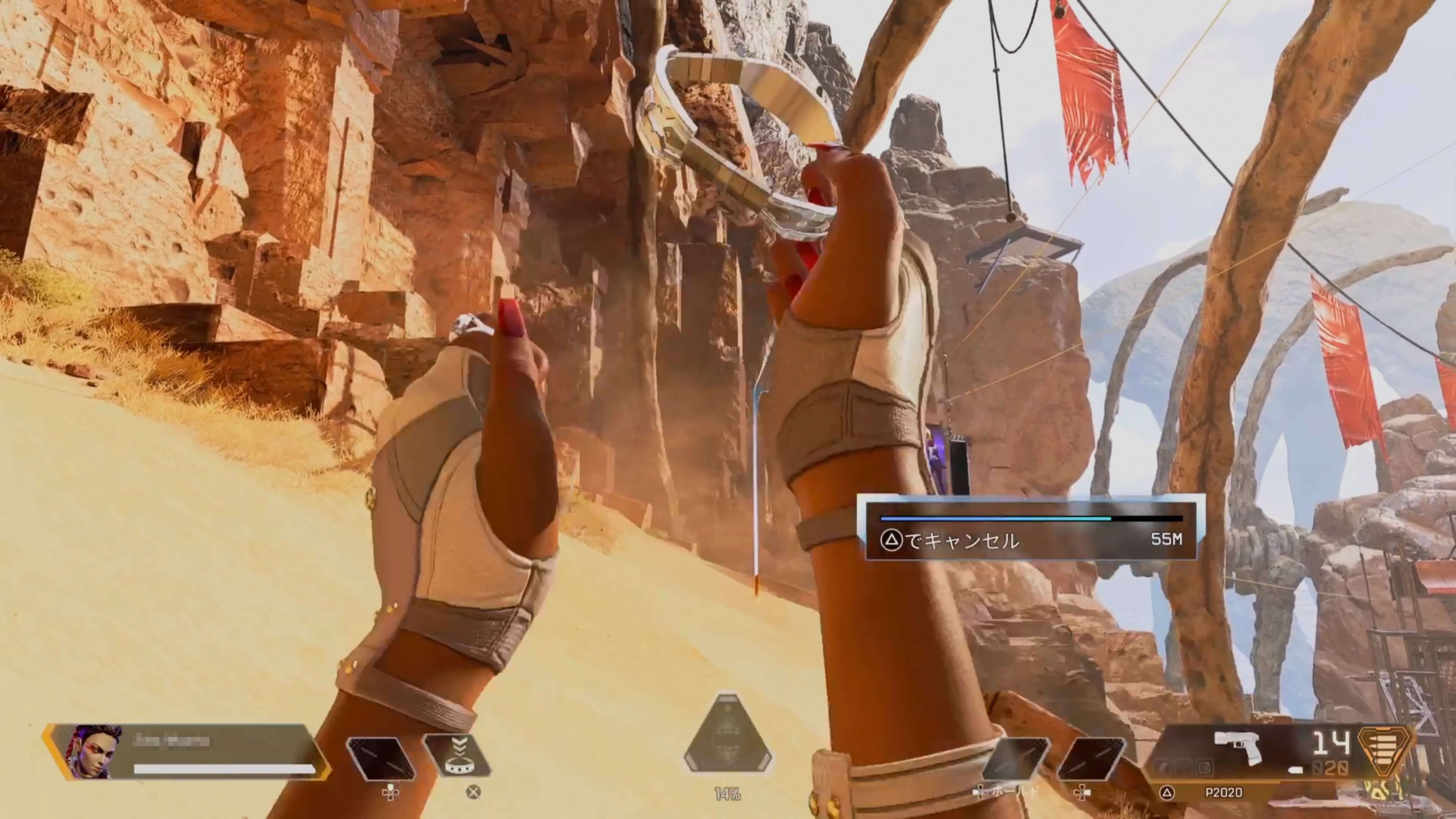Click the bracelet teleport cancel prompt box

pyautogui.click(x=1031, y=528)
